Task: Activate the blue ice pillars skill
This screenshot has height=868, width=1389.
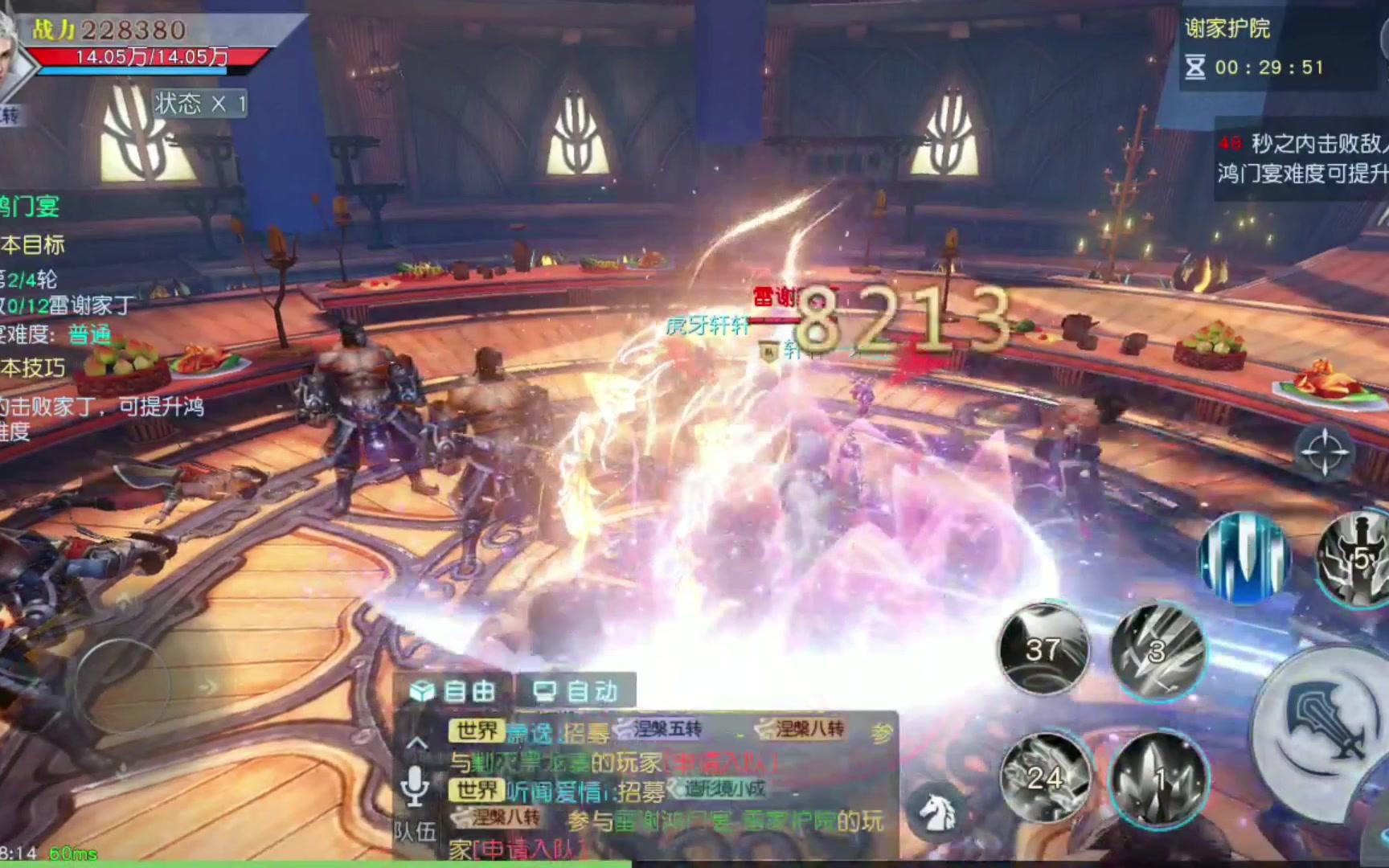Action: (x=1243, y=558)
